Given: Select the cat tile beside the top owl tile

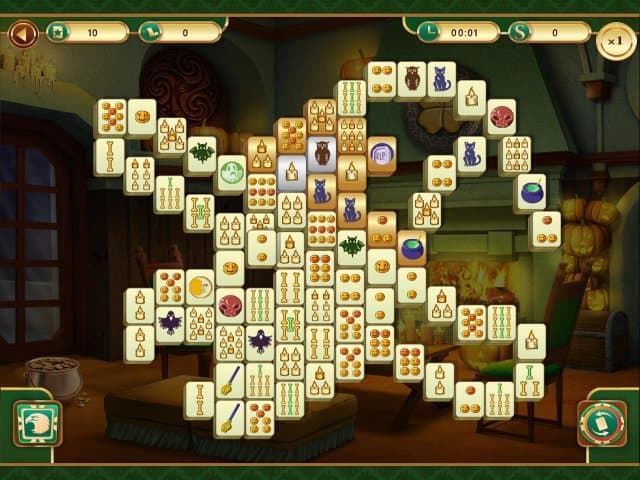Looking at the screenshot, I should coord(440,78).
